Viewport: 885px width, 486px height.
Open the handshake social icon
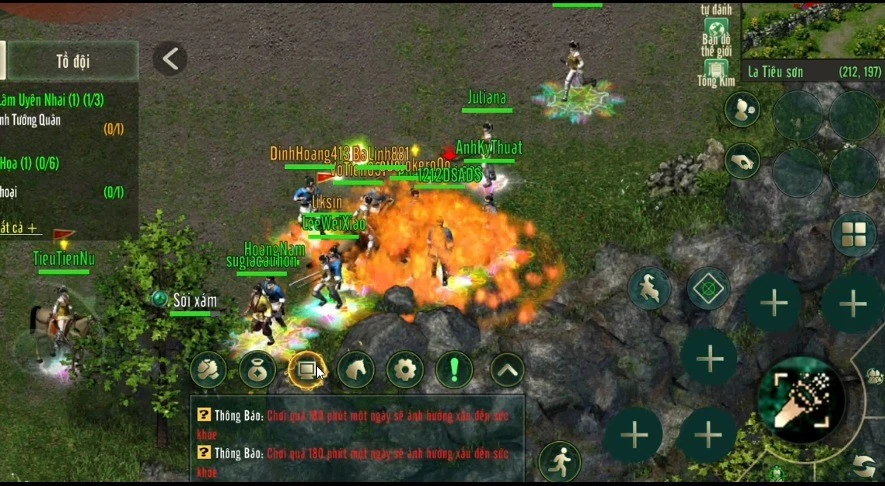coord(208,370)
